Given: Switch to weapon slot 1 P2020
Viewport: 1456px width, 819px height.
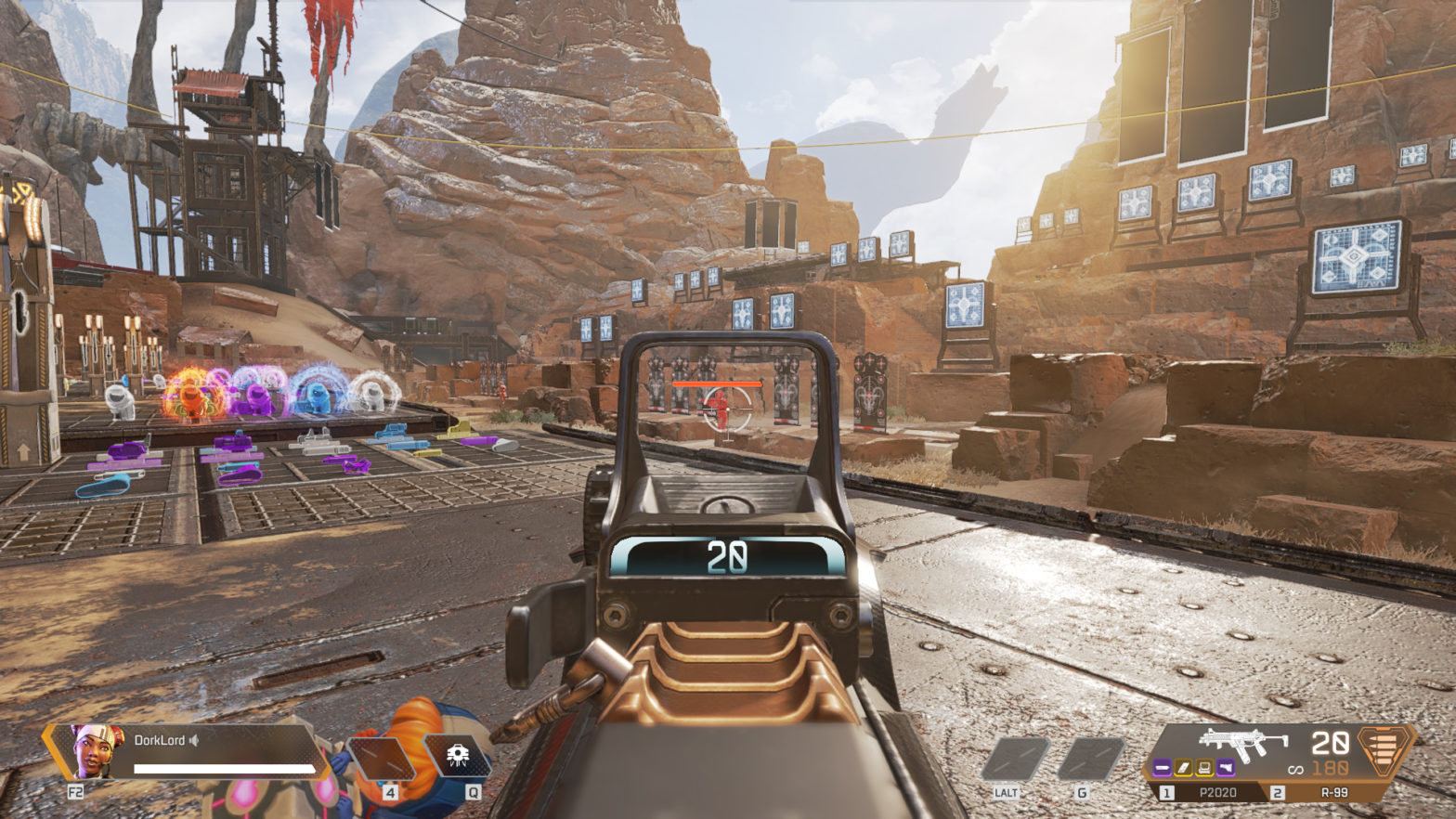Looking at the screenshot, I should [1216, 792].
